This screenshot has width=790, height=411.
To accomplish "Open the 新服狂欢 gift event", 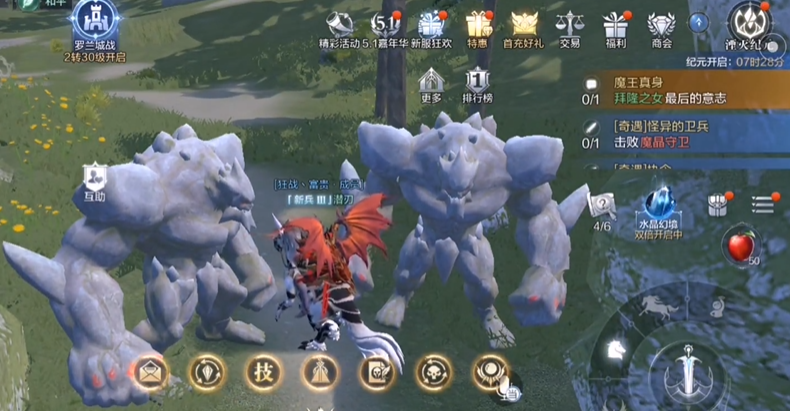I will tap(433, 27).
